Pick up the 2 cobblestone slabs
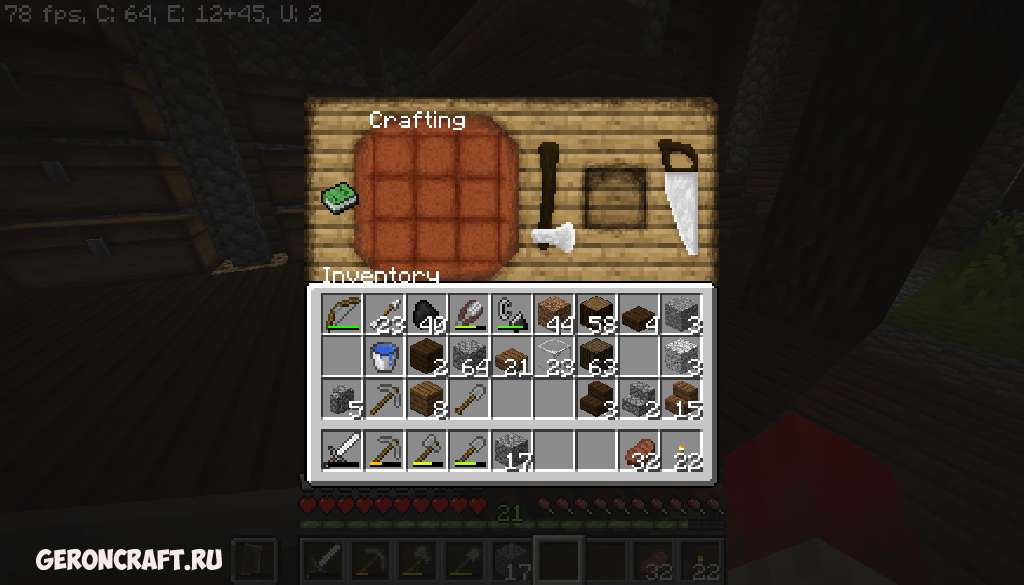This screenshot has height=585, width=1024. click(639, 398)
